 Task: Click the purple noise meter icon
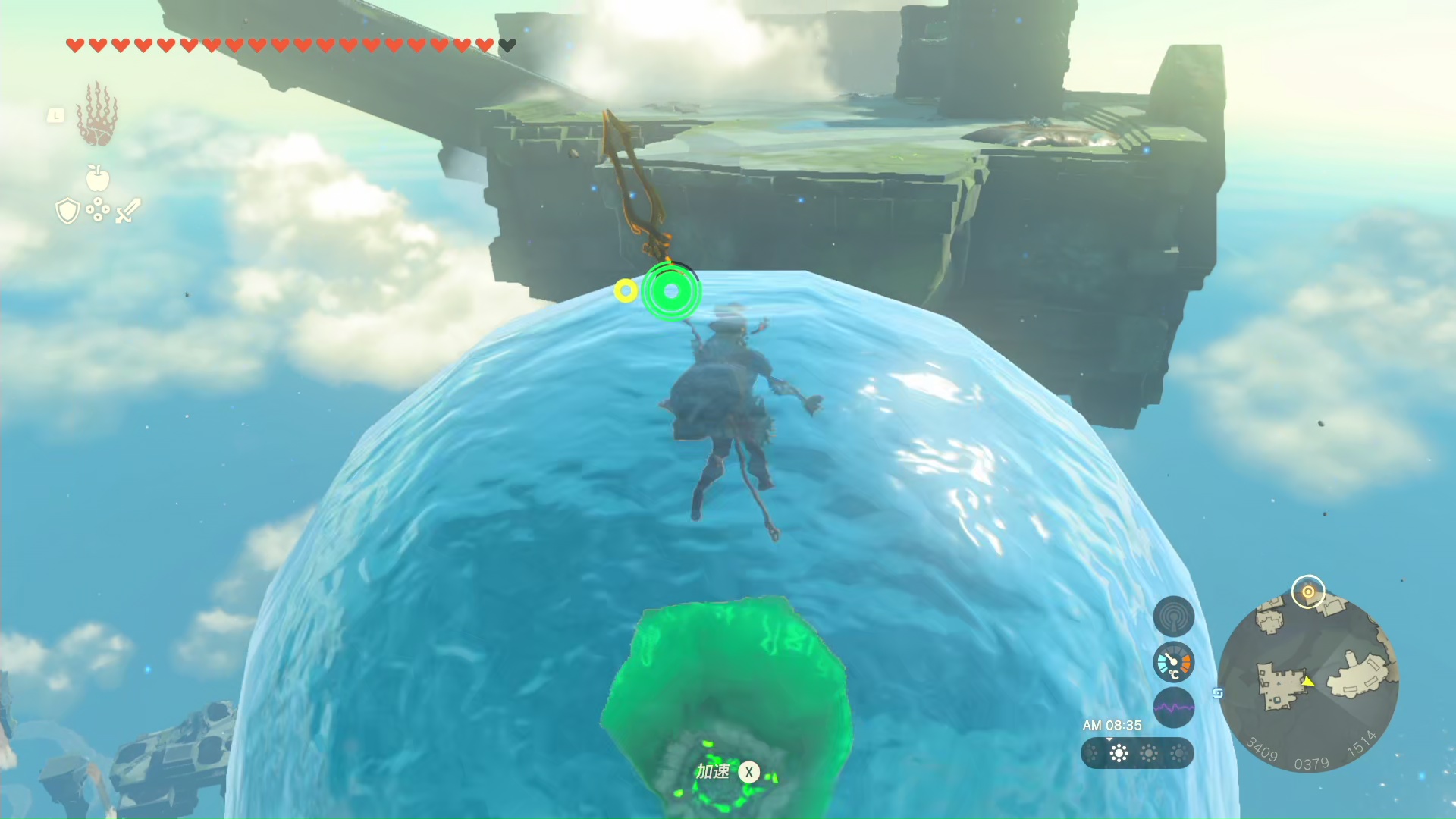tap(1173, 708)
